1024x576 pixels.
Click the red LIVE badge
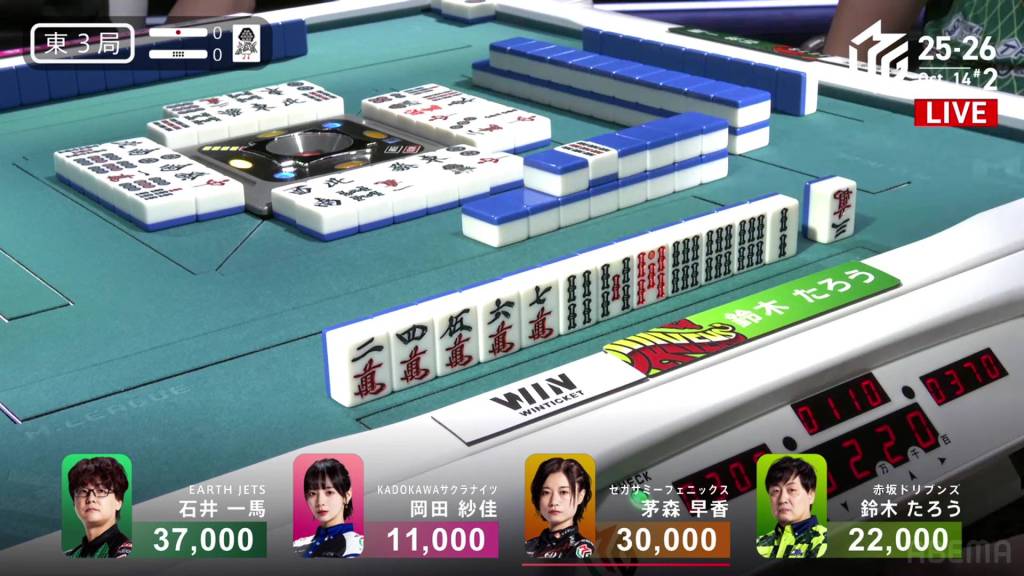(x=957, y=112)
